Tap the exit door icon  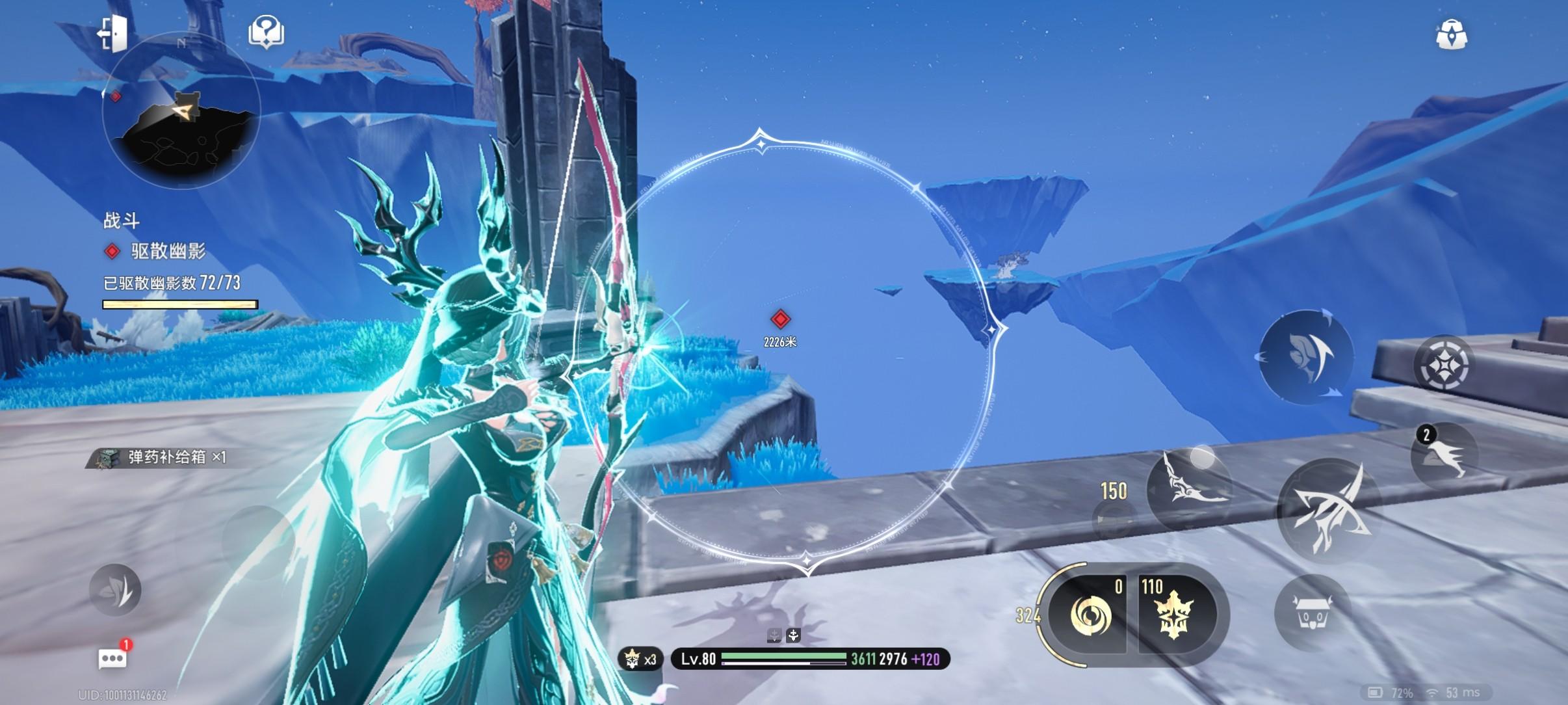pos(113,33)
